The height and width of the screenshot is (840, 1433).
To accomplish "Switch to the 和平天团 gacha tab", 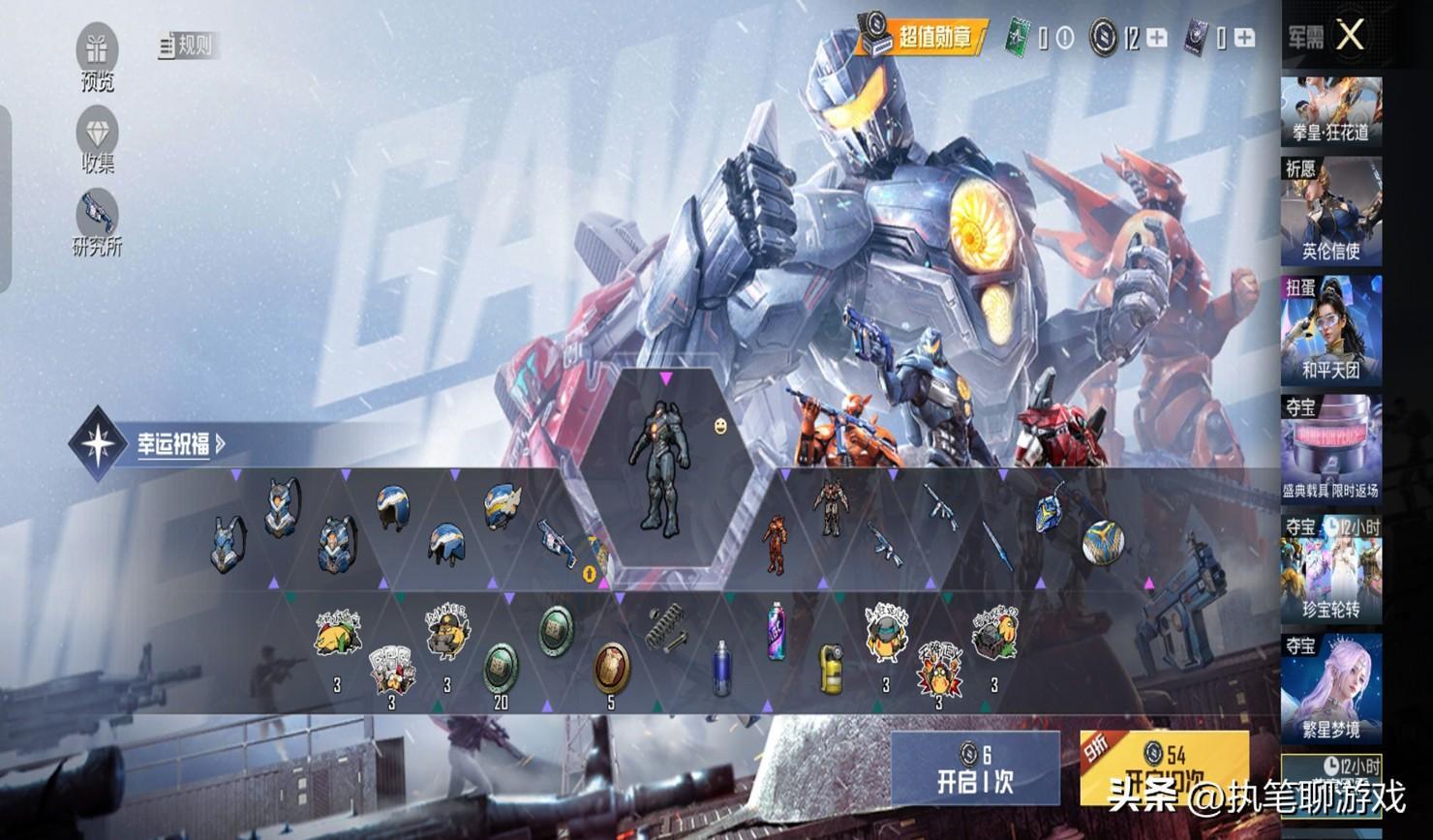I will 1331,331.
